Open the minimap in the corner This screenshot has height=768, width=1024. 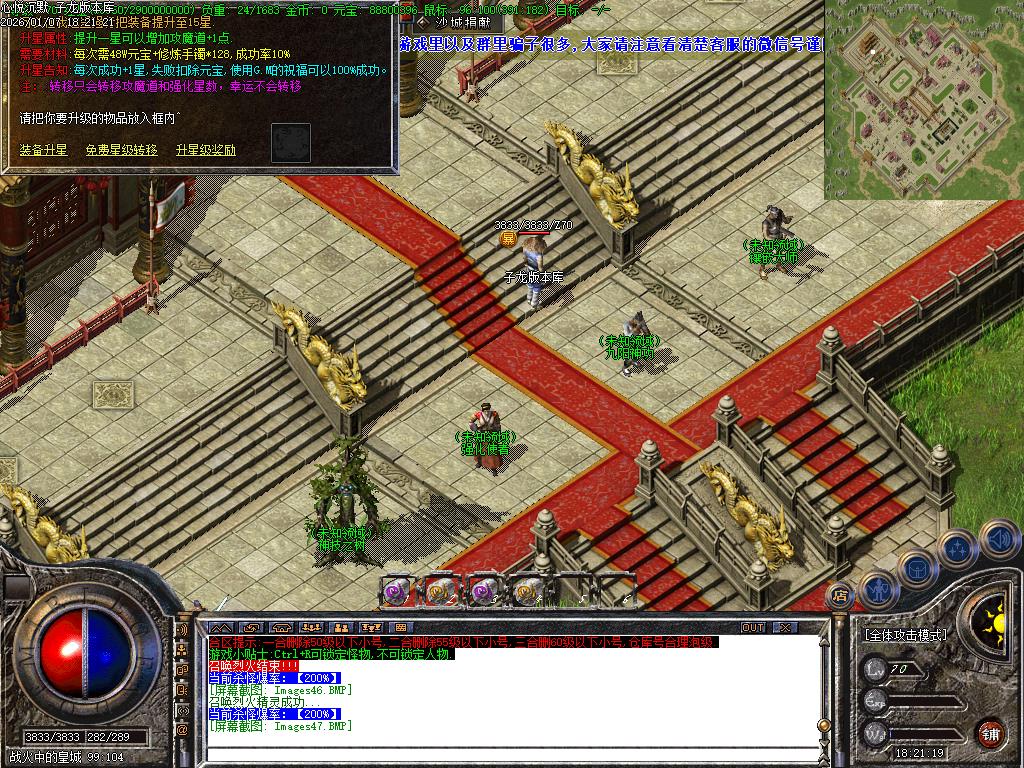click(x=923, y=99)
